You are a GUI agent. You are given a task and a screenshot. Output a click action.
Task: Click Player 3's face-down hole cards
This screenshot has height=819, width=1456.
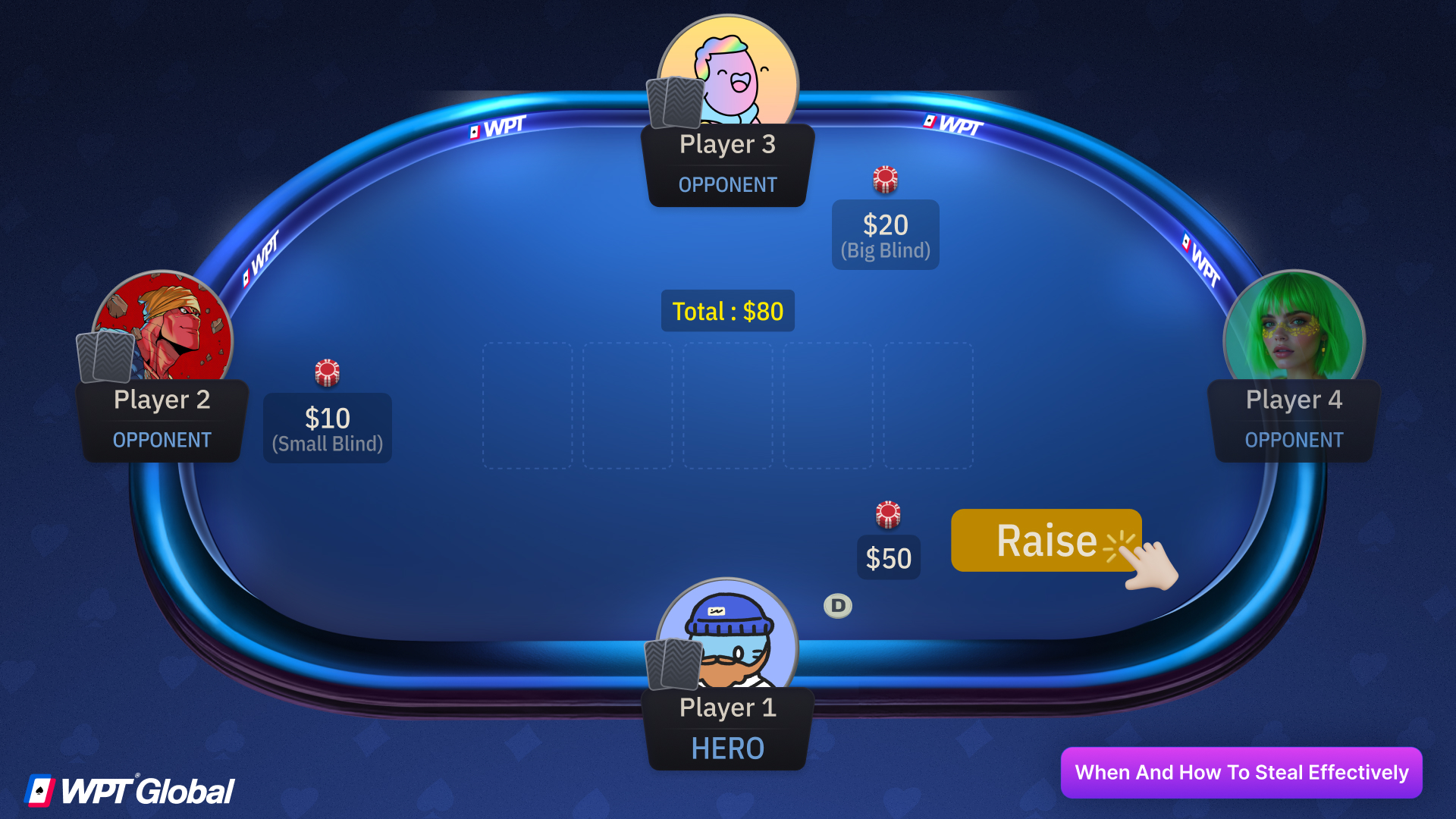[673, 103]
